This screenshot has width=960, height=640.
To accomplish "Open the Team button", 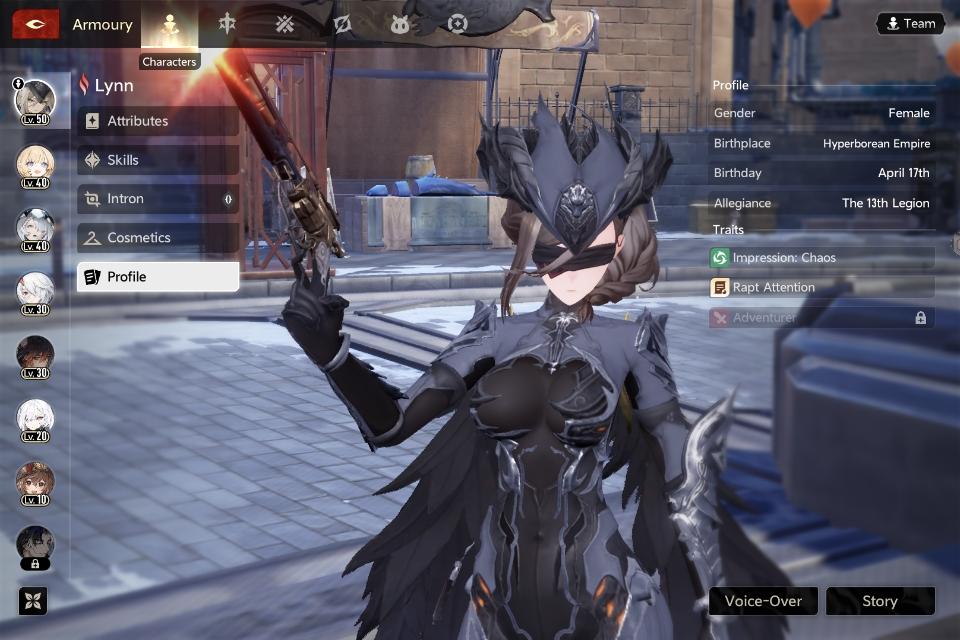I will click(910, 24).
